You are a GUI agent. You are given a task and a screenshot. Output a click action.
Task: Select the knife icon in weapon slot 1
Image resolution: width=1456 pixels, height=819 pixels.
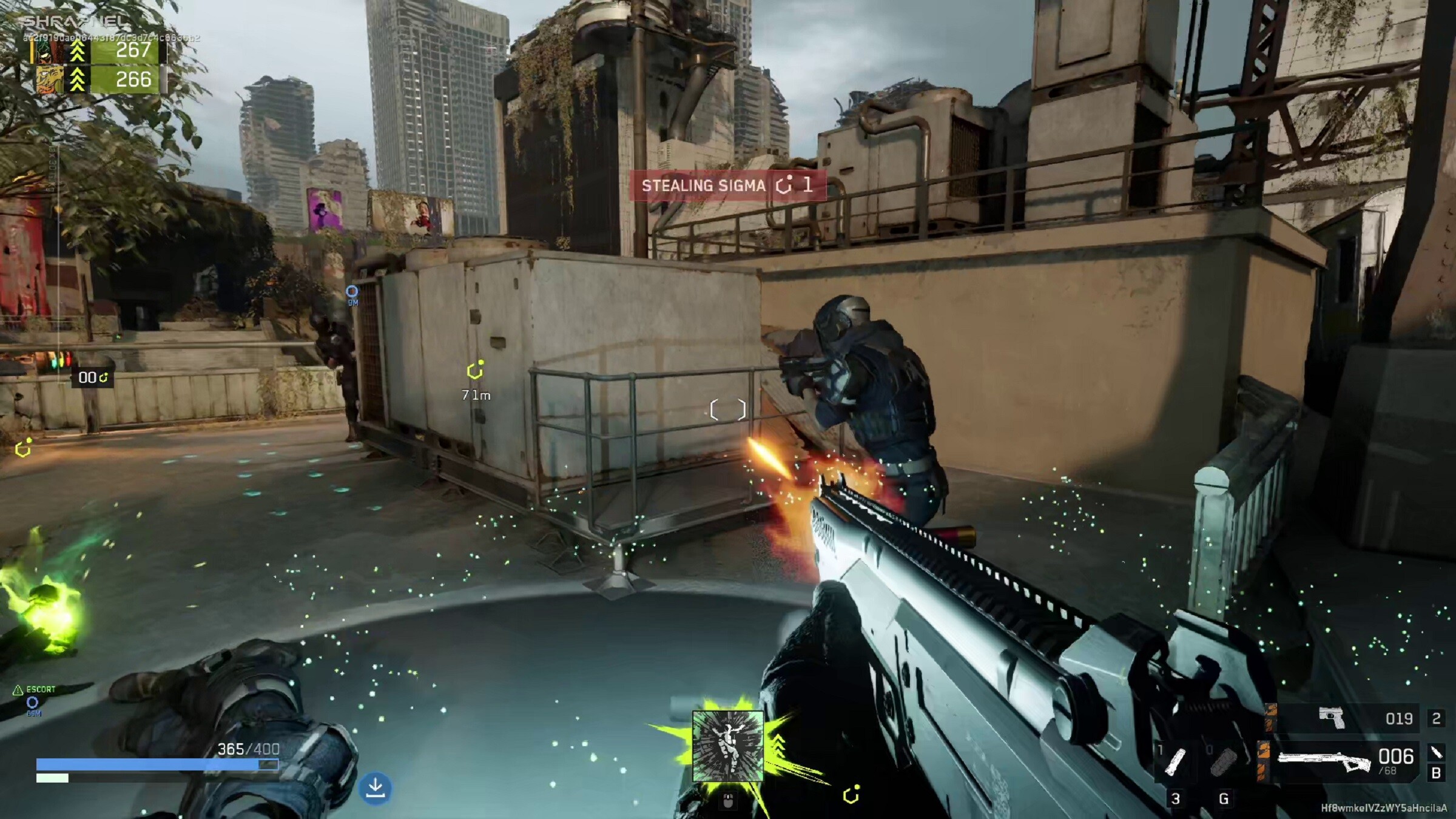1176,762
